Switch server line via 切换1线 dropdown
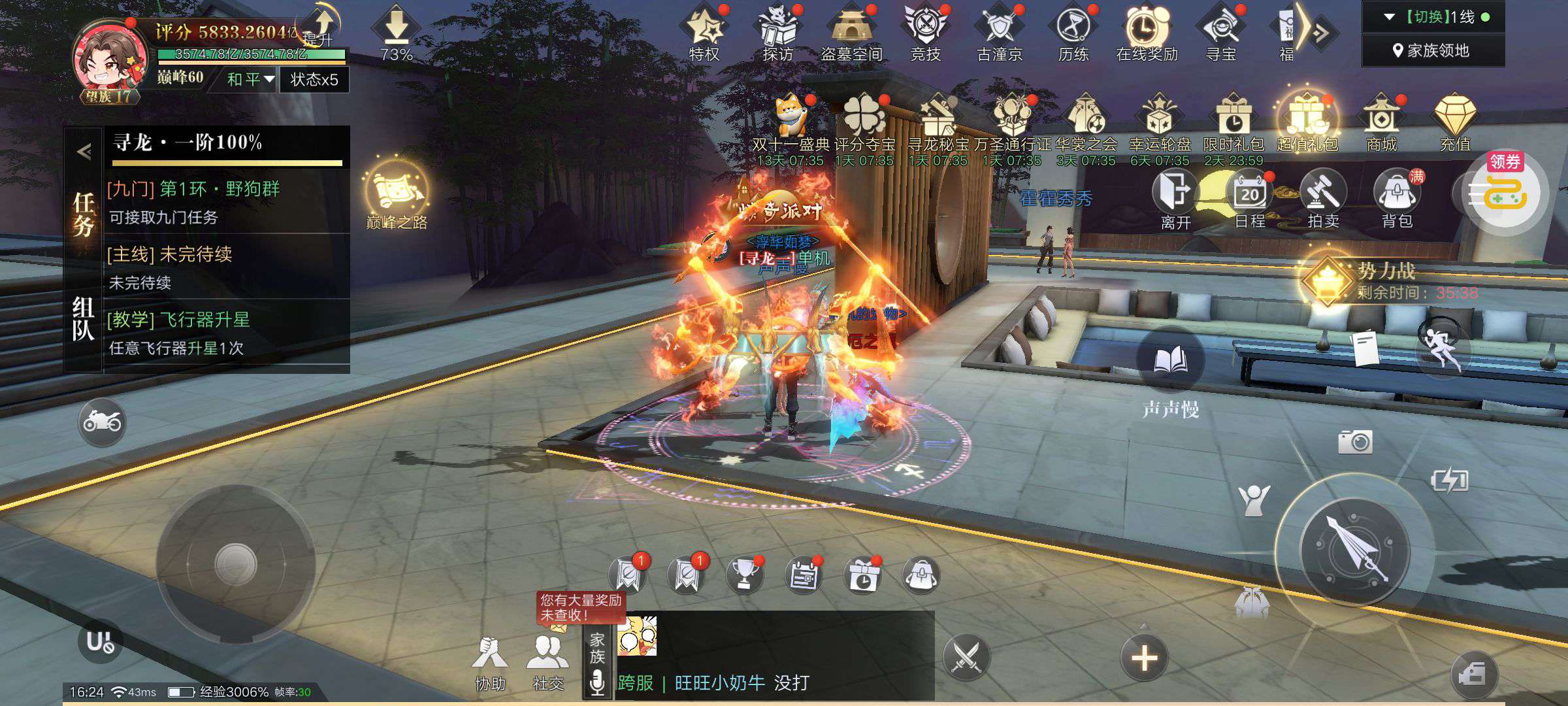 click(x=1433, y=17)
